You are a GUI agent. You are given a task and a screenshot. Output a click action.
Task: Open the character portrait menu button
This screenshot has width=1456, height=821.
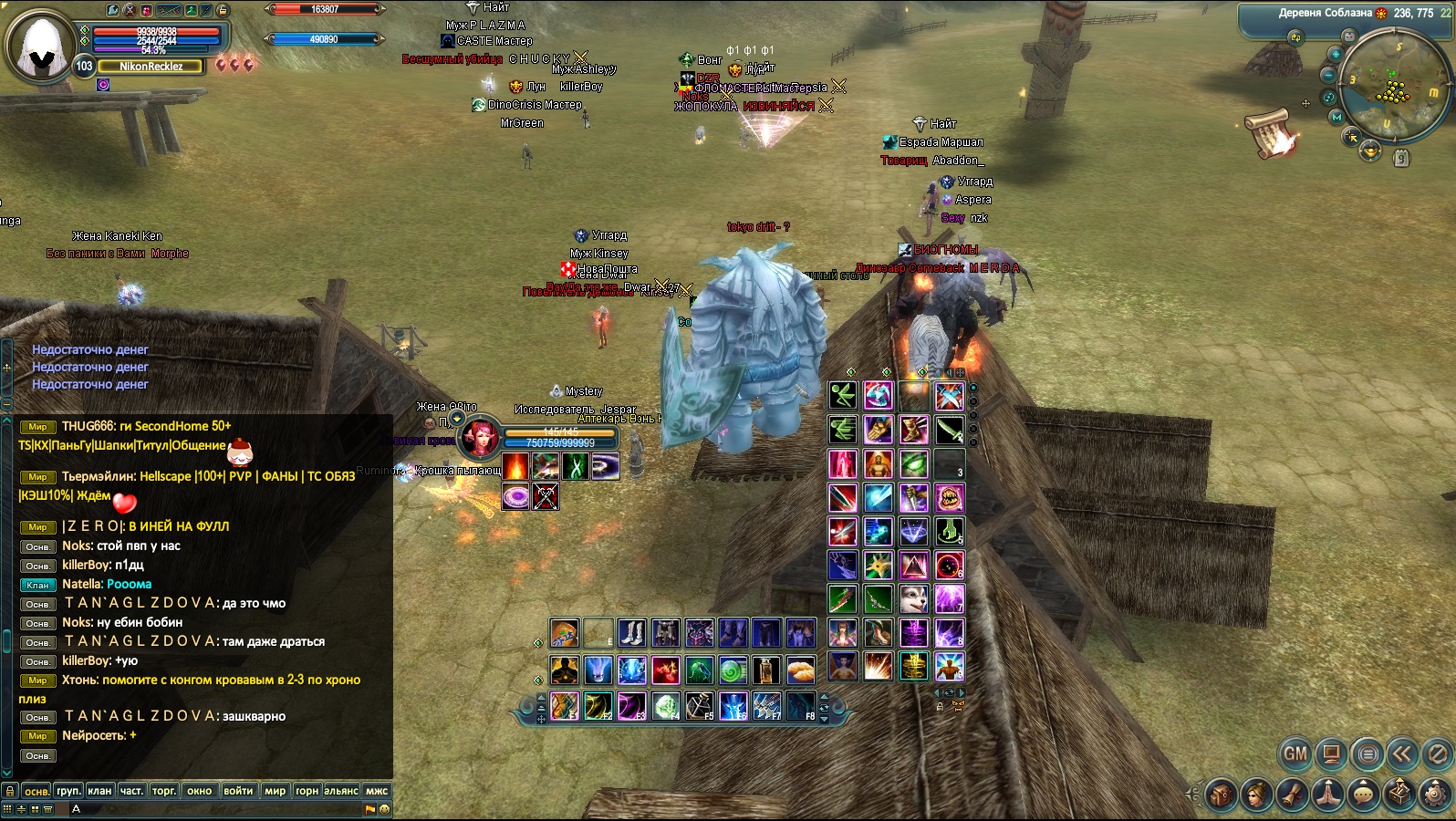click(1256, 795)
